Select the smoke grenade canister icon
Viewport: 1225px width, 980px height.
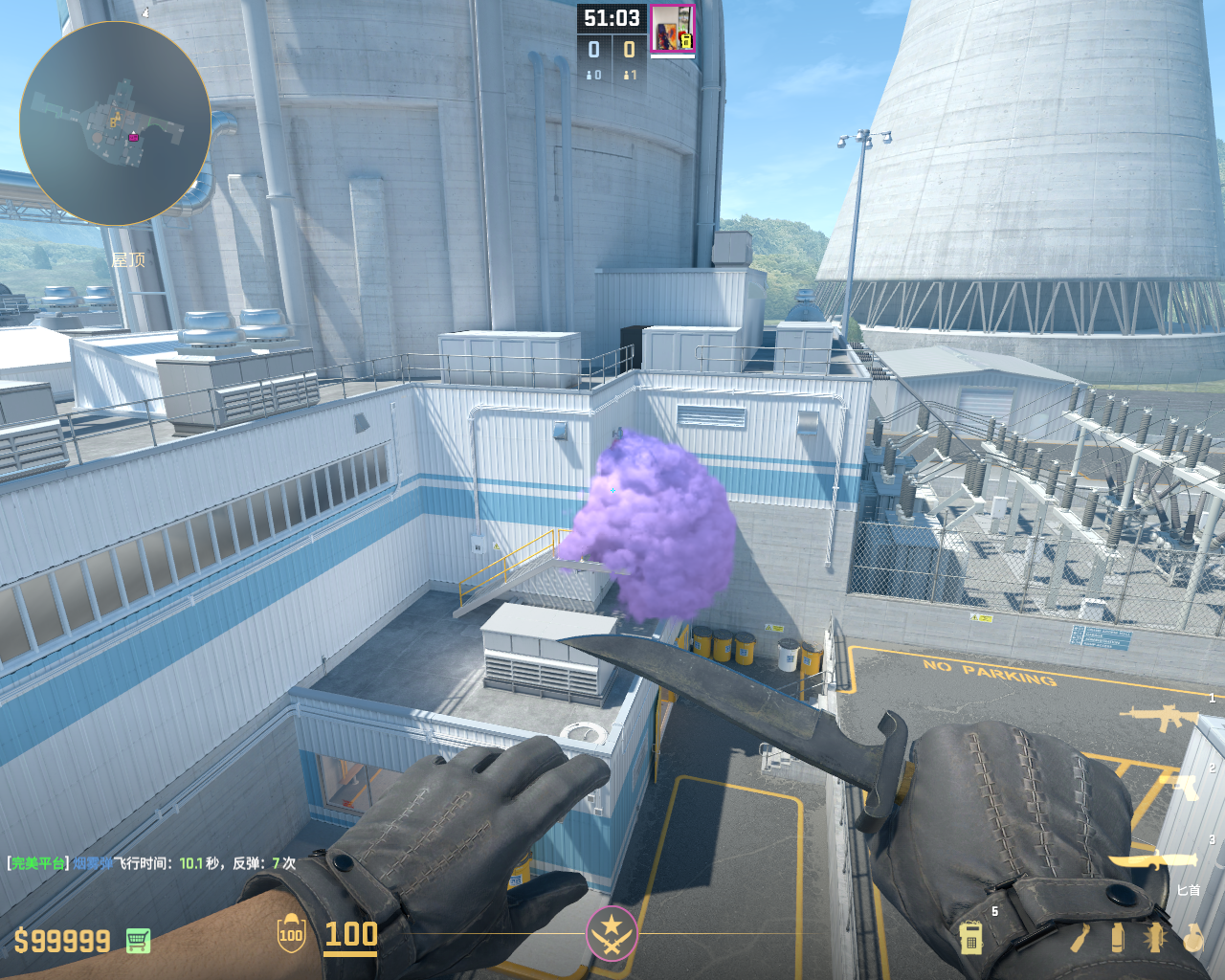[x=1117, y=938]
